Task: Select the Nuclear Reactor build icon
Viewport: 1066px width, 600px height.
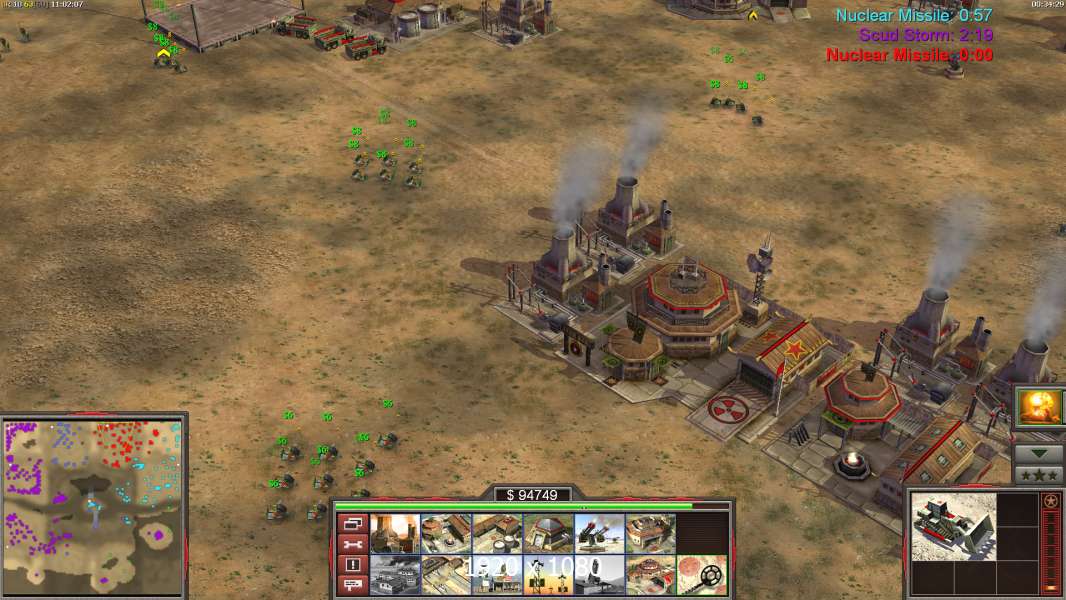Action: (x=395, y=534)
